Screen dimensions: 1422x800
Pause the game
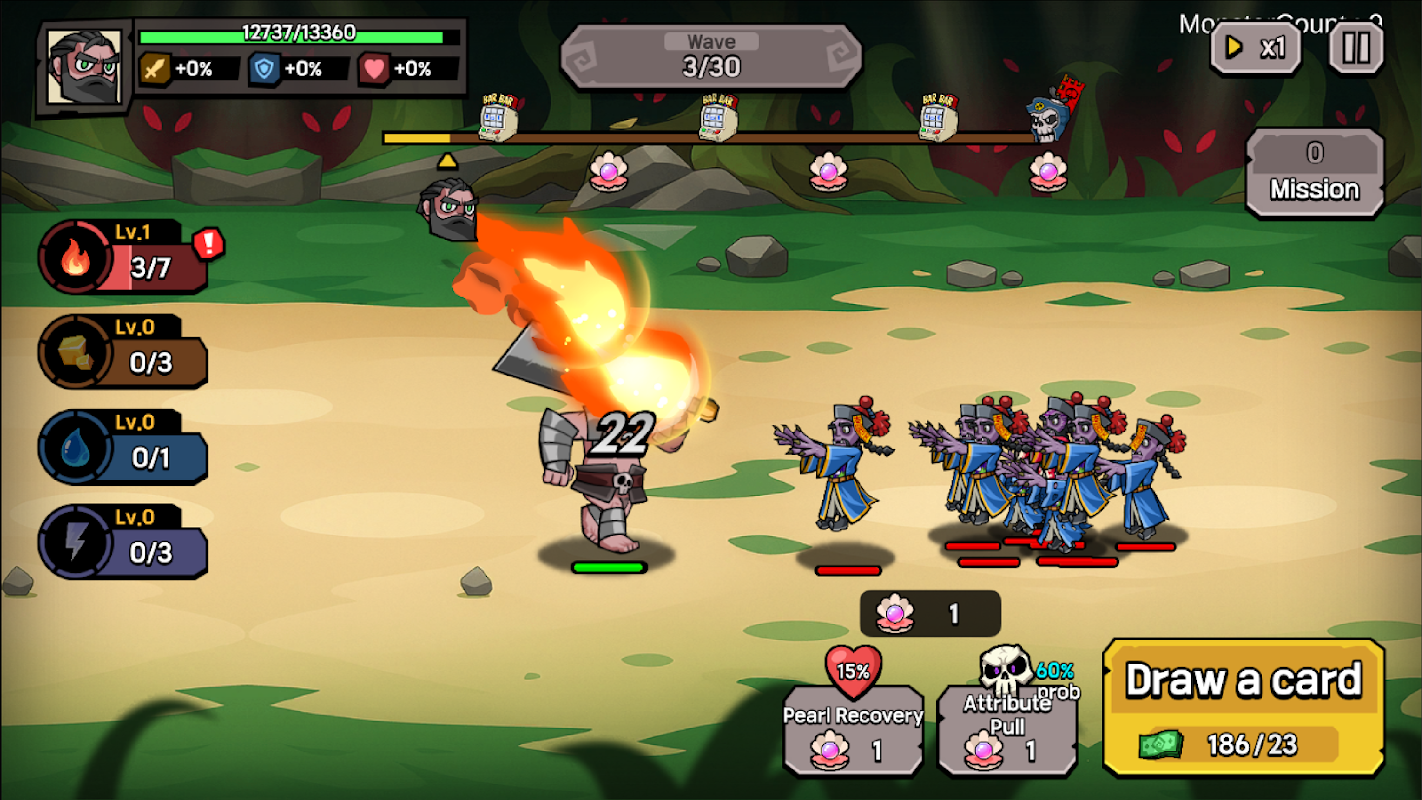pyautogui.click(x=1356, y=47)
